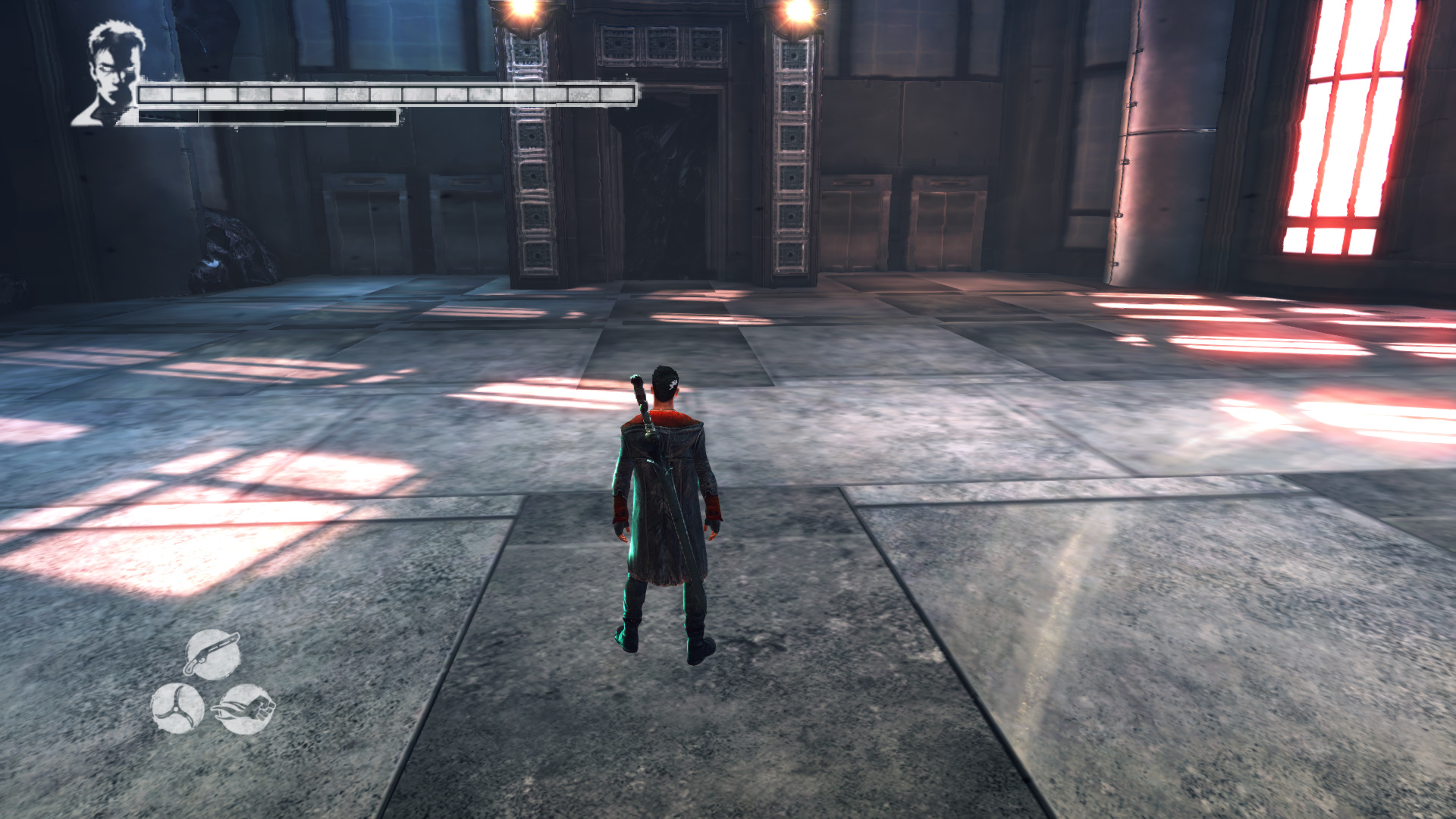Select the shotgun weapon icon
Screen dimensions: 1456x819
(x=212, y=654)
